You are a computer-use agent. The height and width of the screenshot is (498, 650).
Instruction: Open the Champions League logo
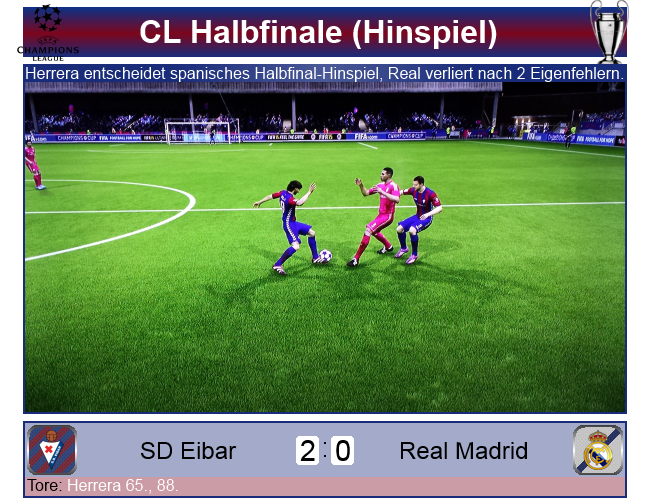(52, 31)
